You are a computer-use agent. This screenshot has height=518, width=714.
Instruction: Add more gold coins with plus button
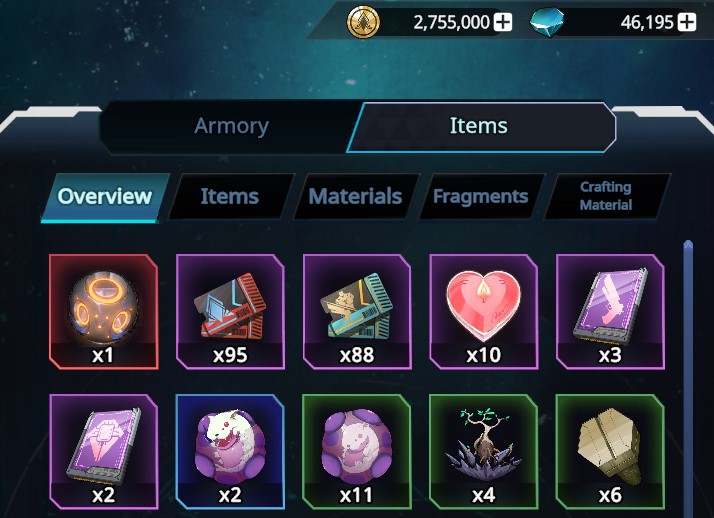pyautogui.click(x=503, y=22)
